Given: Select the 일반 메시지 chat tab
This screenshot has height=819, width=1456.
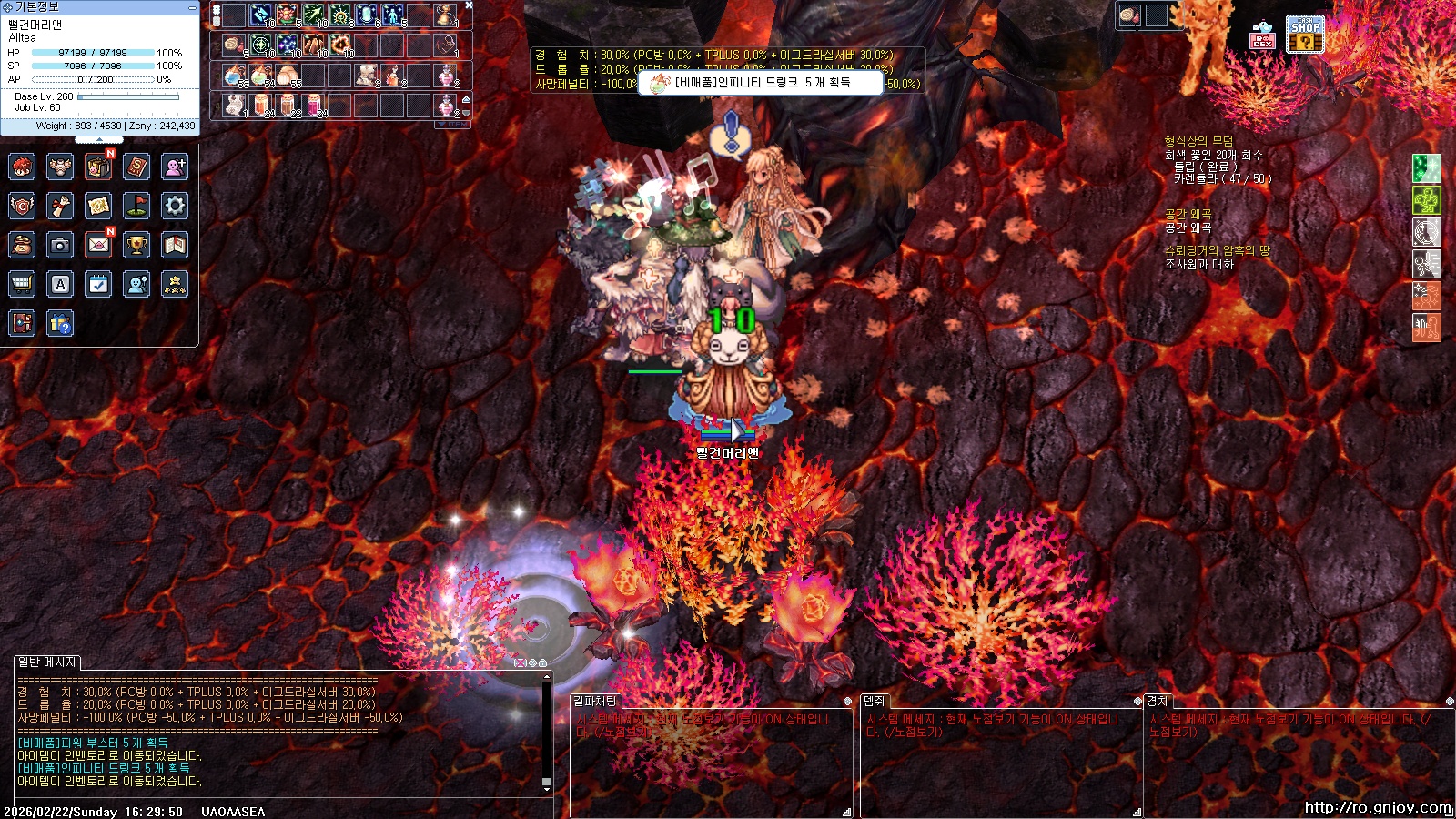Looking at the screenshot, I should (x=47, y=662).
